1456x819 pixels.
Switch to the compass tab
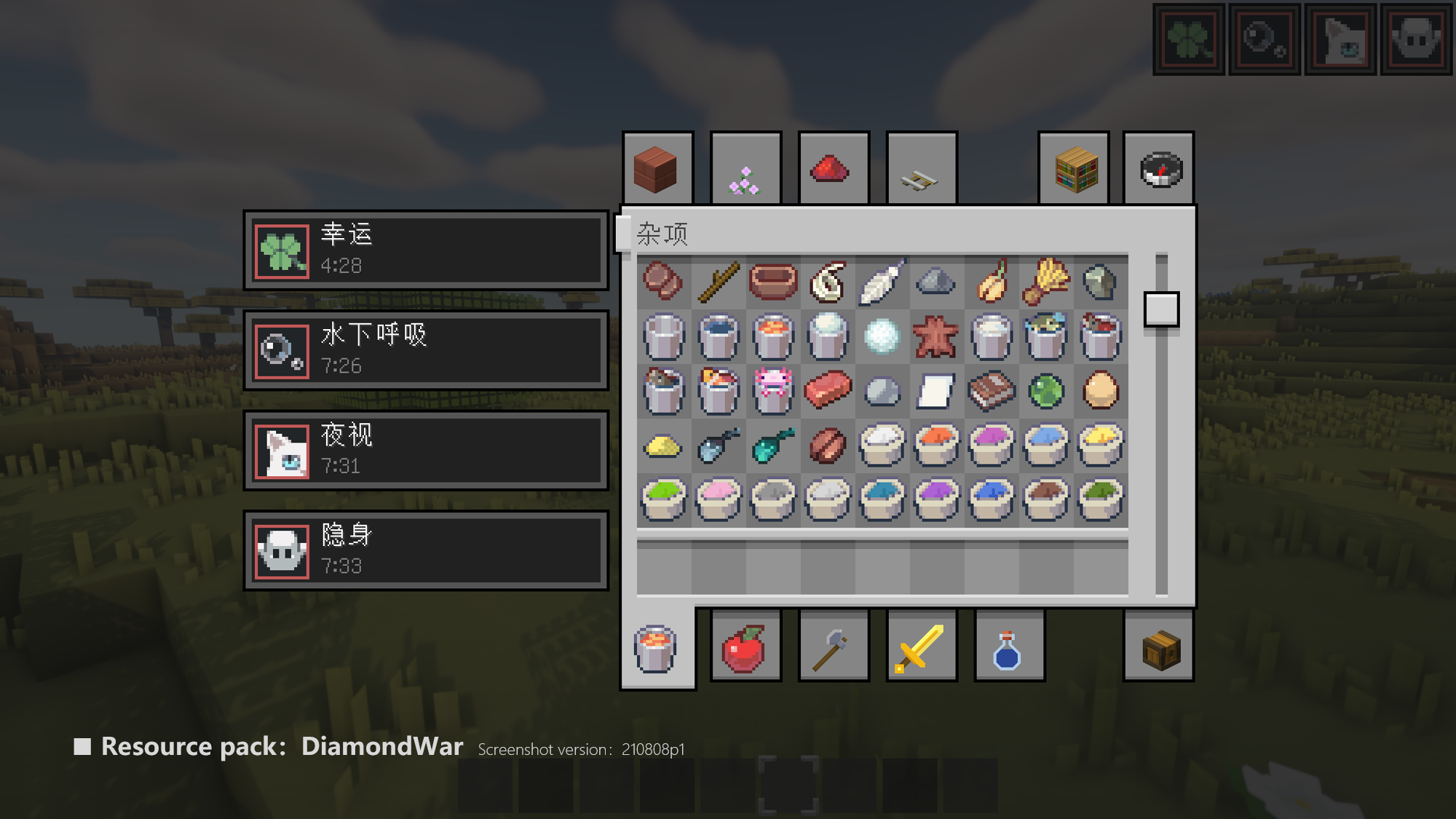point(1159,169)
